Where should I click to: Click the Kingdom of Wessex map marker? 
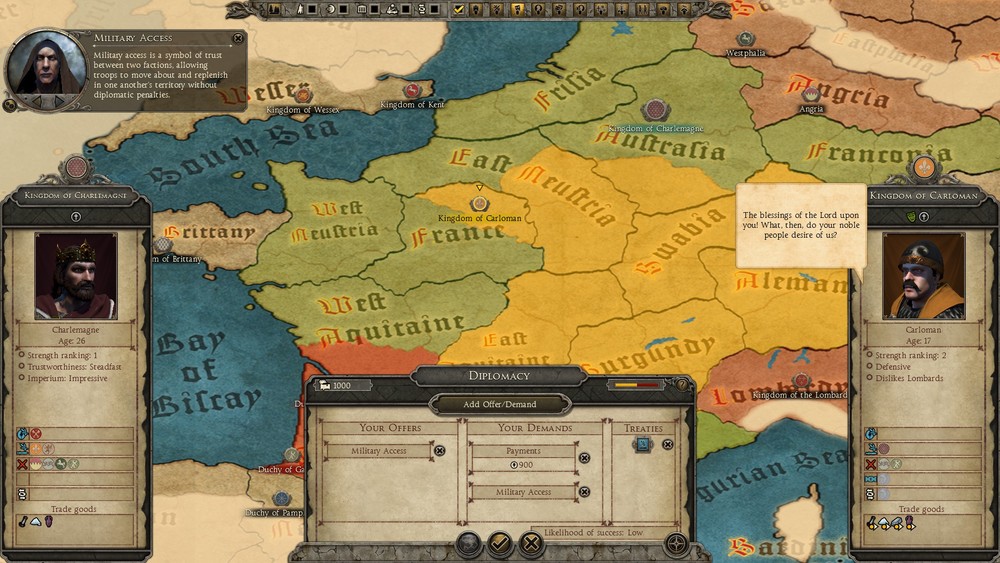301,95
